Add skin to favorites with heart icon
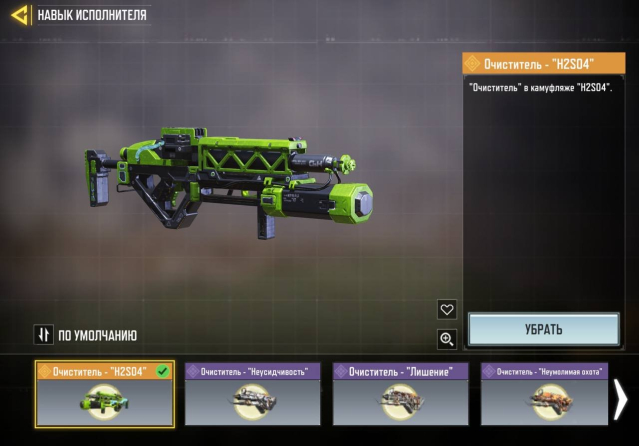 pyautogui.click(x=447, y=309)
